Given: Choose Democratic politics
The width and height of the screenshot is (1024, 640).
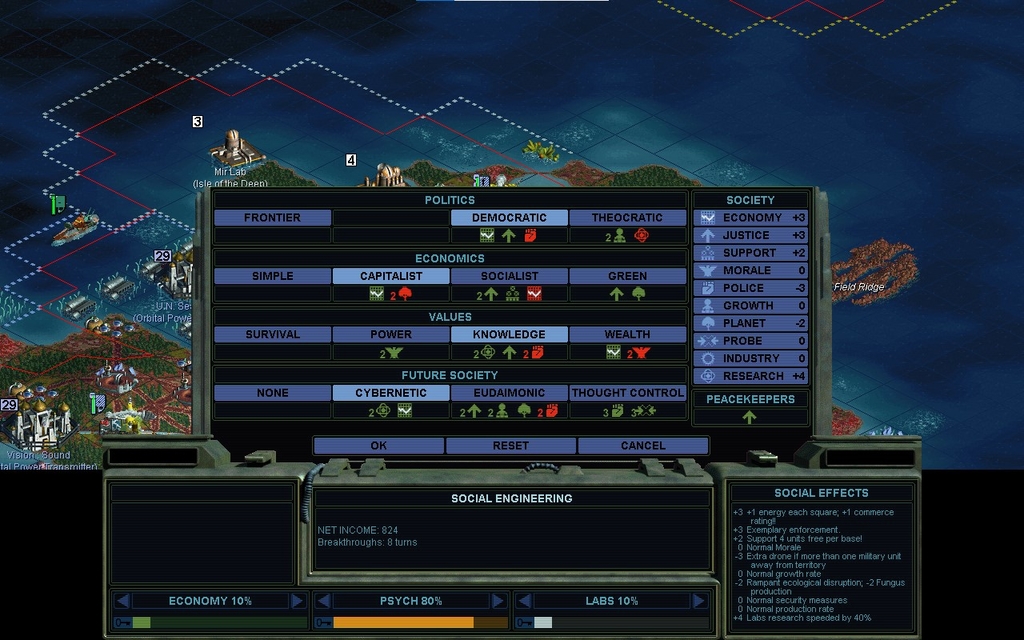Looking at the screenshot, I should (x=509, y=218).
